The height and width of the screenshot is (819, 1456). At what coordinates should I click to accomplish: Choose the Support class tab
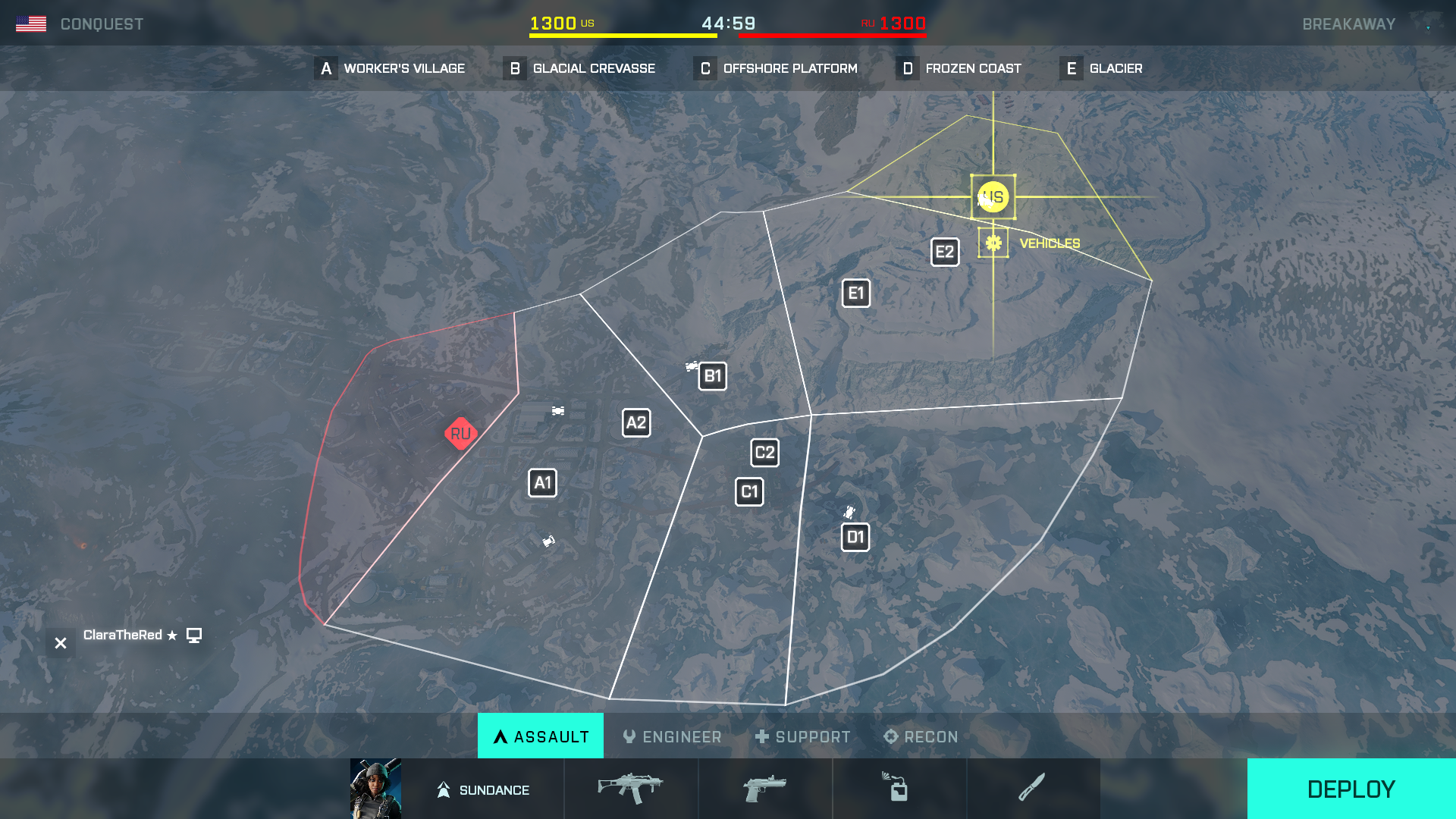click(x=803, y=736)
